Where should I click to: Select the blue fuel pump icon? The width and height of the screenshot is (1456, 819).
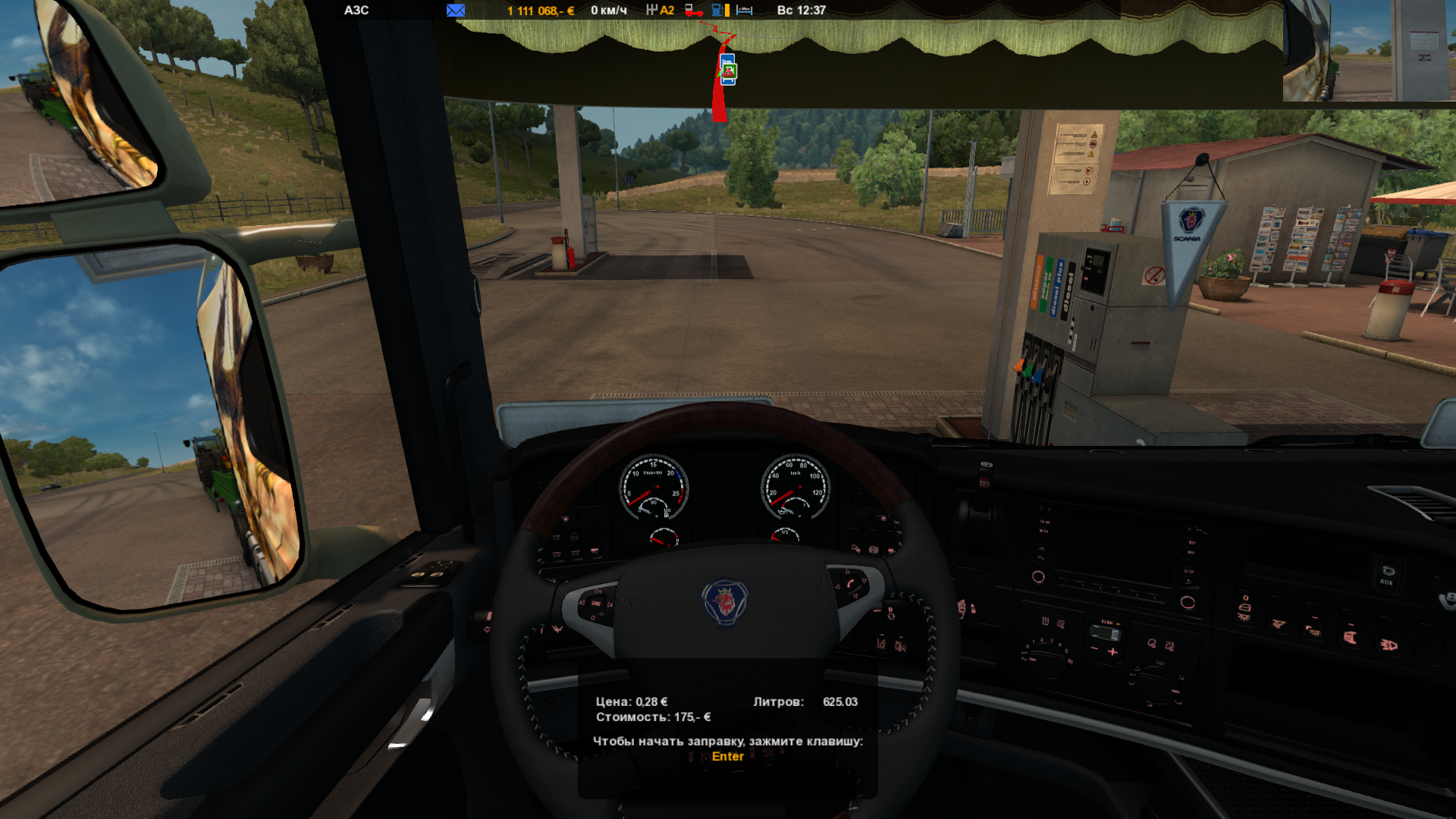(717, 11)
